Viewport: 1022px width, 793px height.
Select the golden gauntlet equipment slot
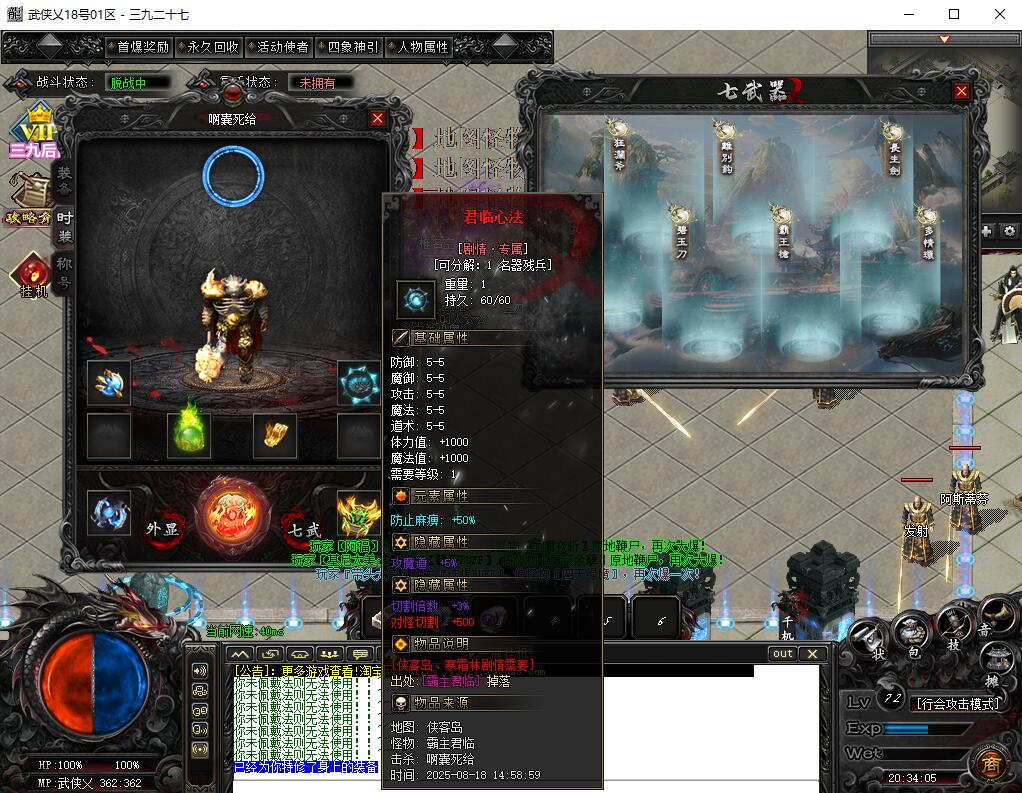pos(274,433)
